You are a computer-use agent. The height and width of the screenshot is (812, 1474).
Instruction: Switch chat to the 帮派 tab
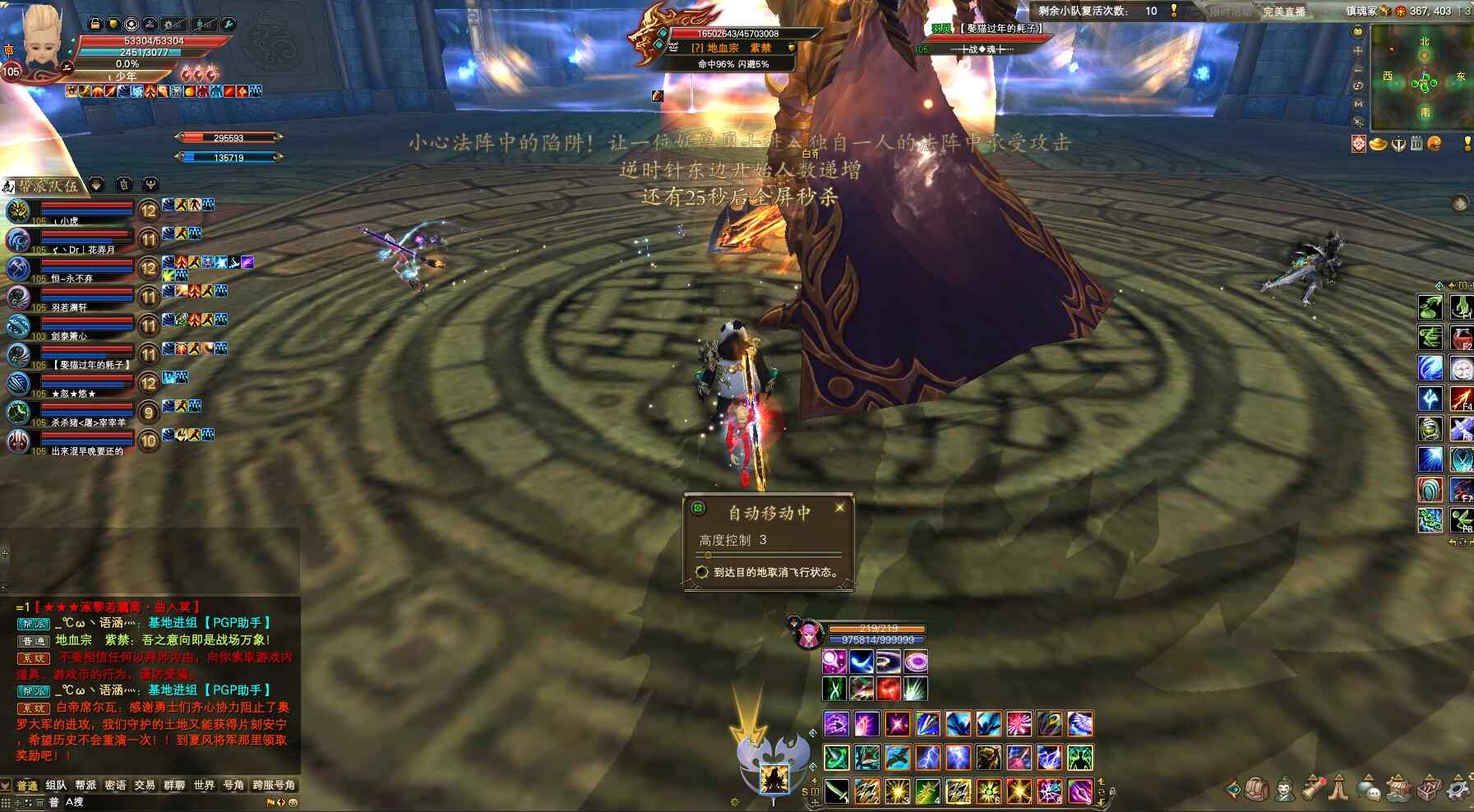[x=85, y=785]
